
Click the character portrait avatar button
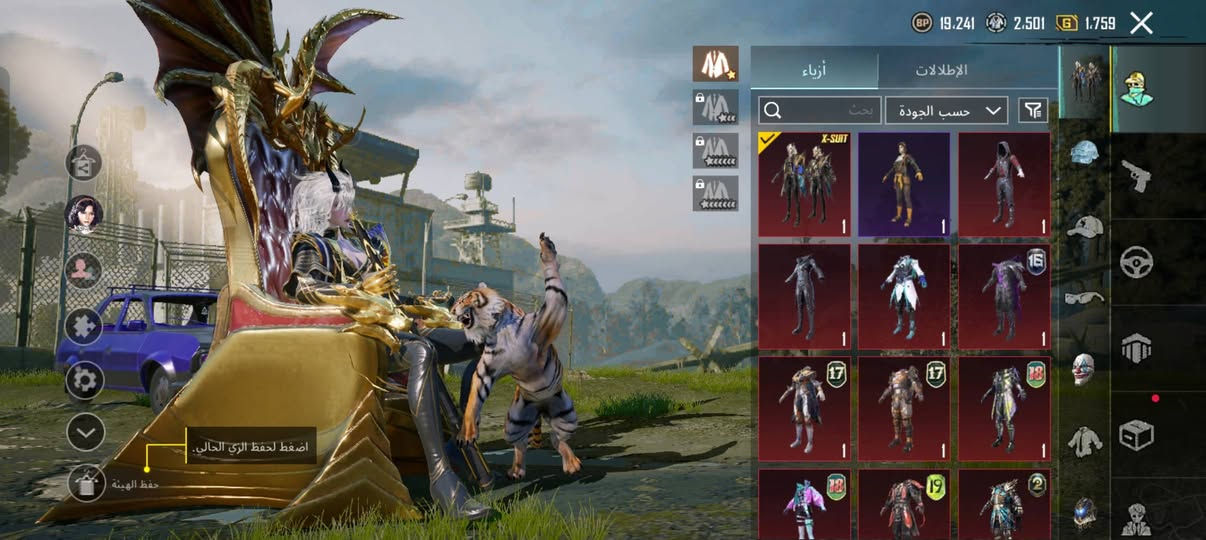point(84,215)
